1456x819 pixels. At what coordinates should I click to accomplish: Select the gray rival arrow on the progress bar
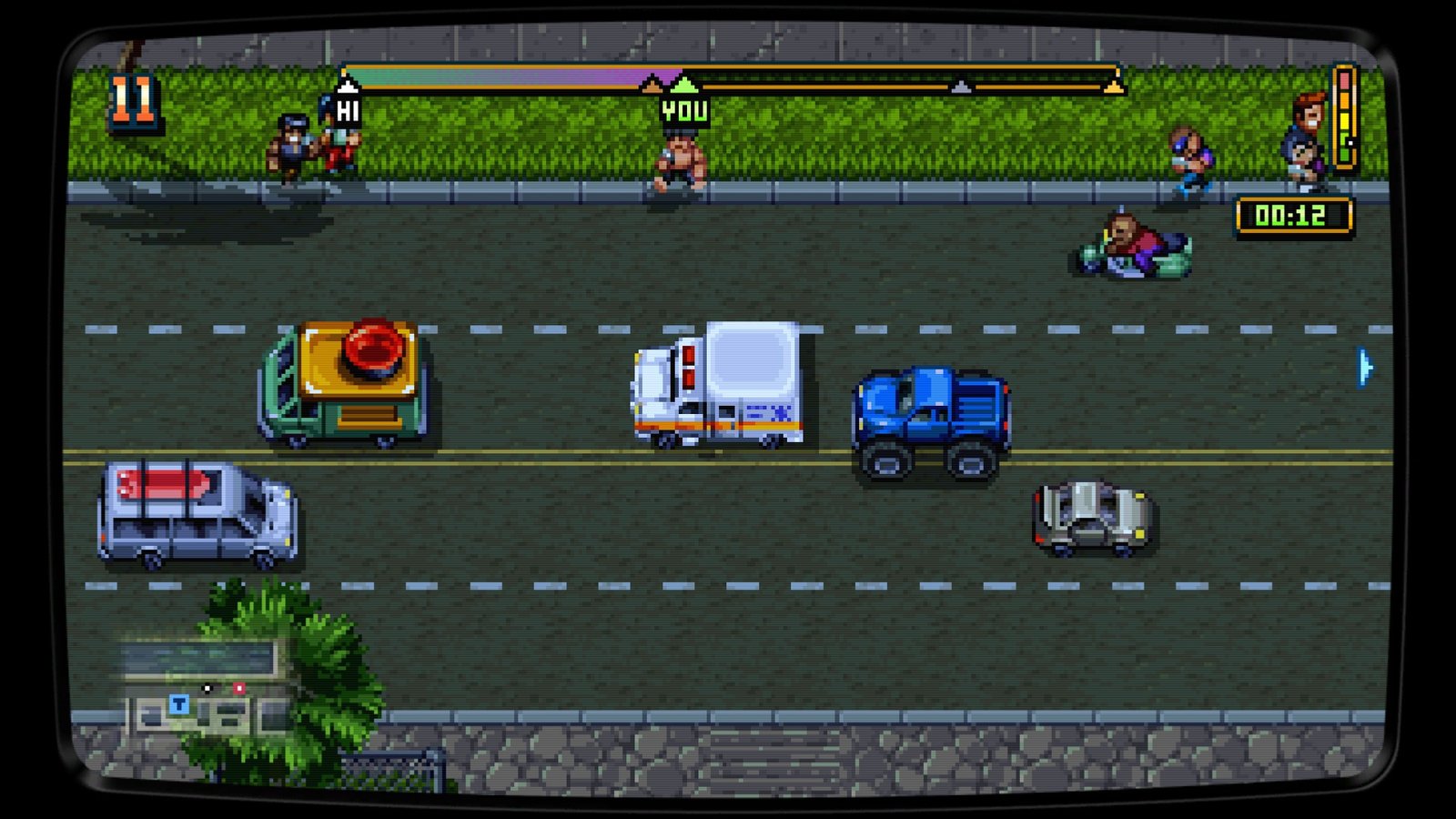point(962,86)
